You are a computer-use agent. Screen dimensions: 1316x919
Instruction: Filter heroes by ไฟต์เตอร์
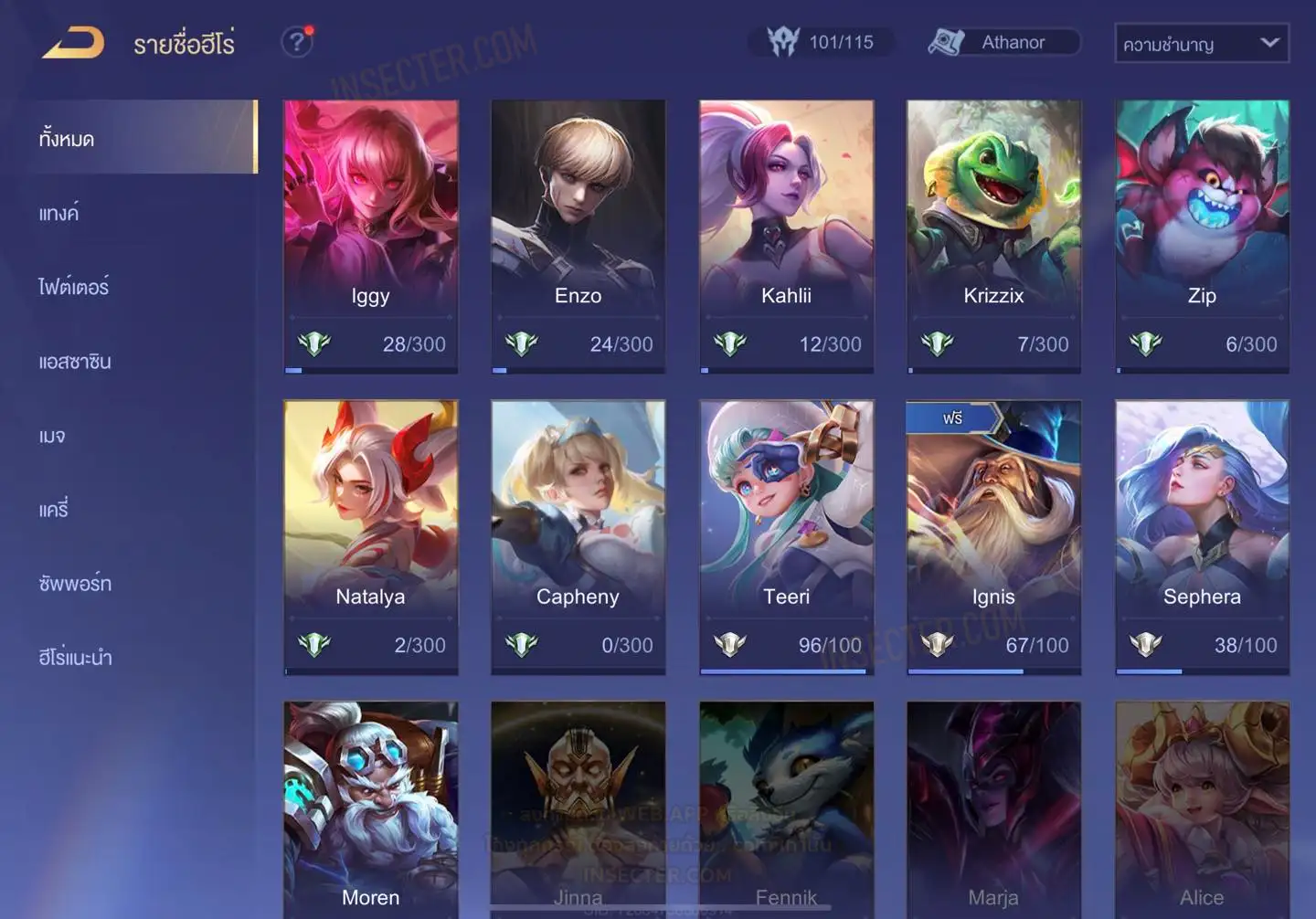[x=73, y=287]
